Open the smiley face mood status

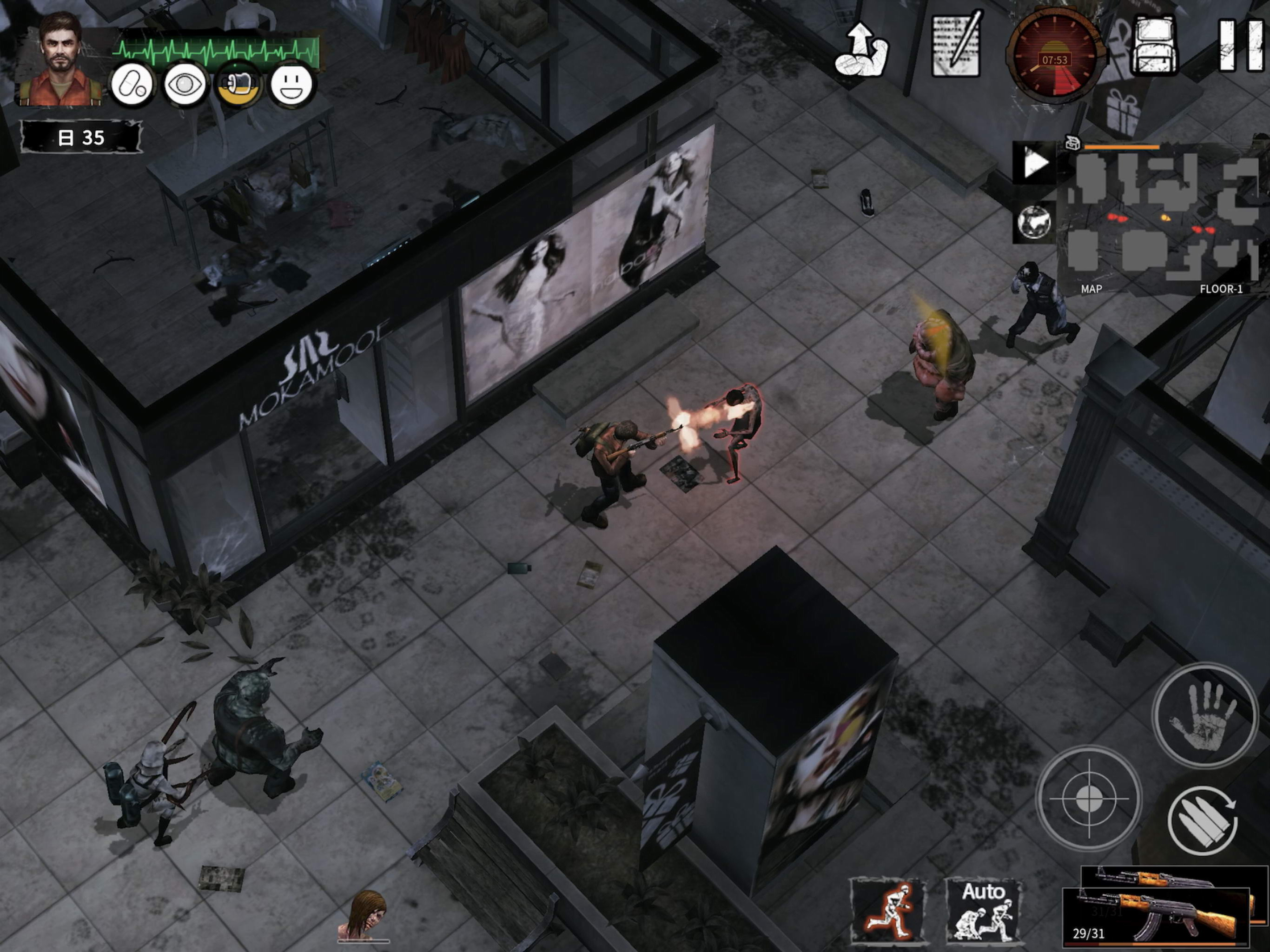[x=291, y=86]
